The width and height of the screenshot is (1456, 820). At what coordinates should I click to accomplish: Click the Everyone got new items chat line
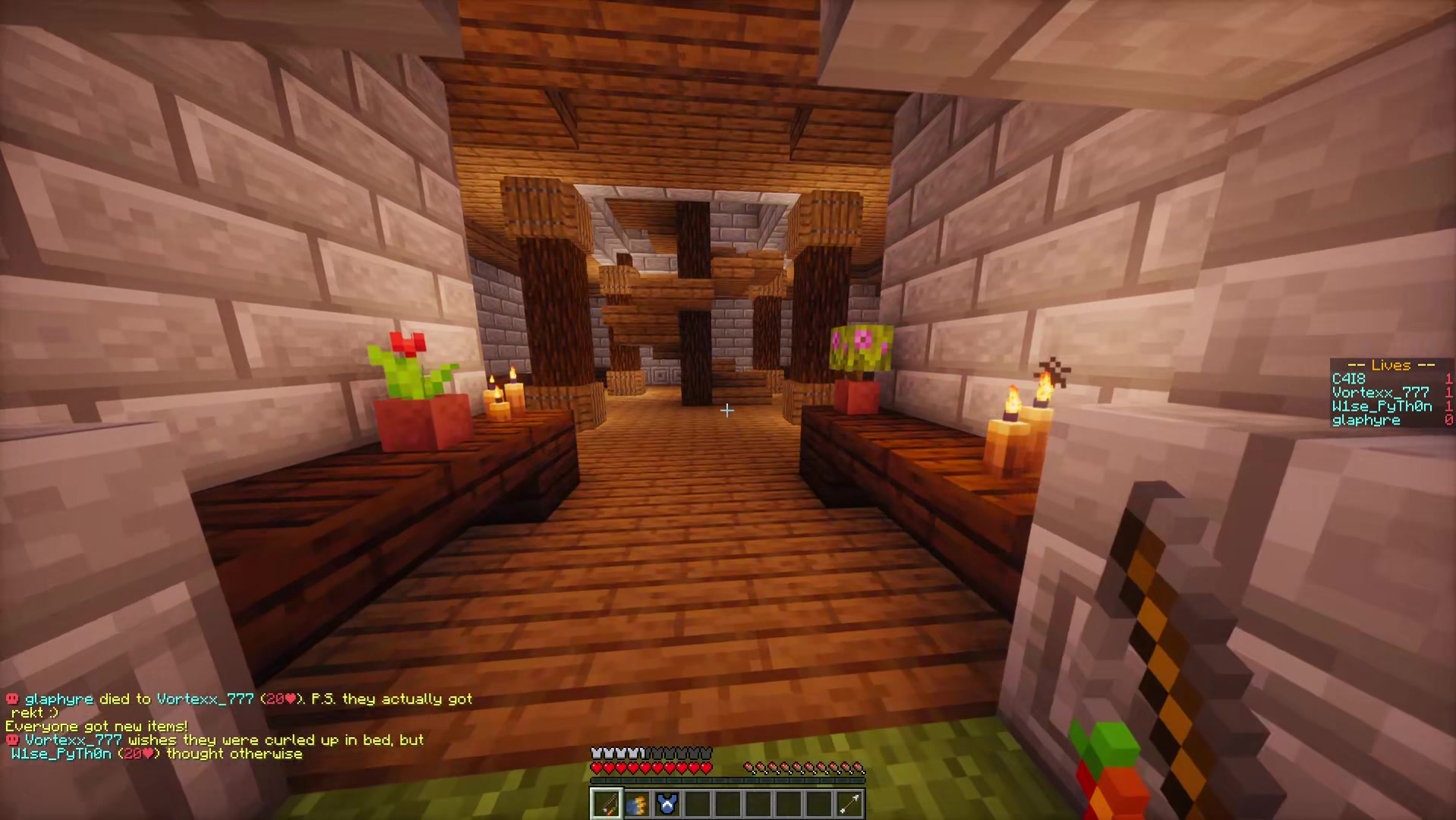(x=95, y=726)
